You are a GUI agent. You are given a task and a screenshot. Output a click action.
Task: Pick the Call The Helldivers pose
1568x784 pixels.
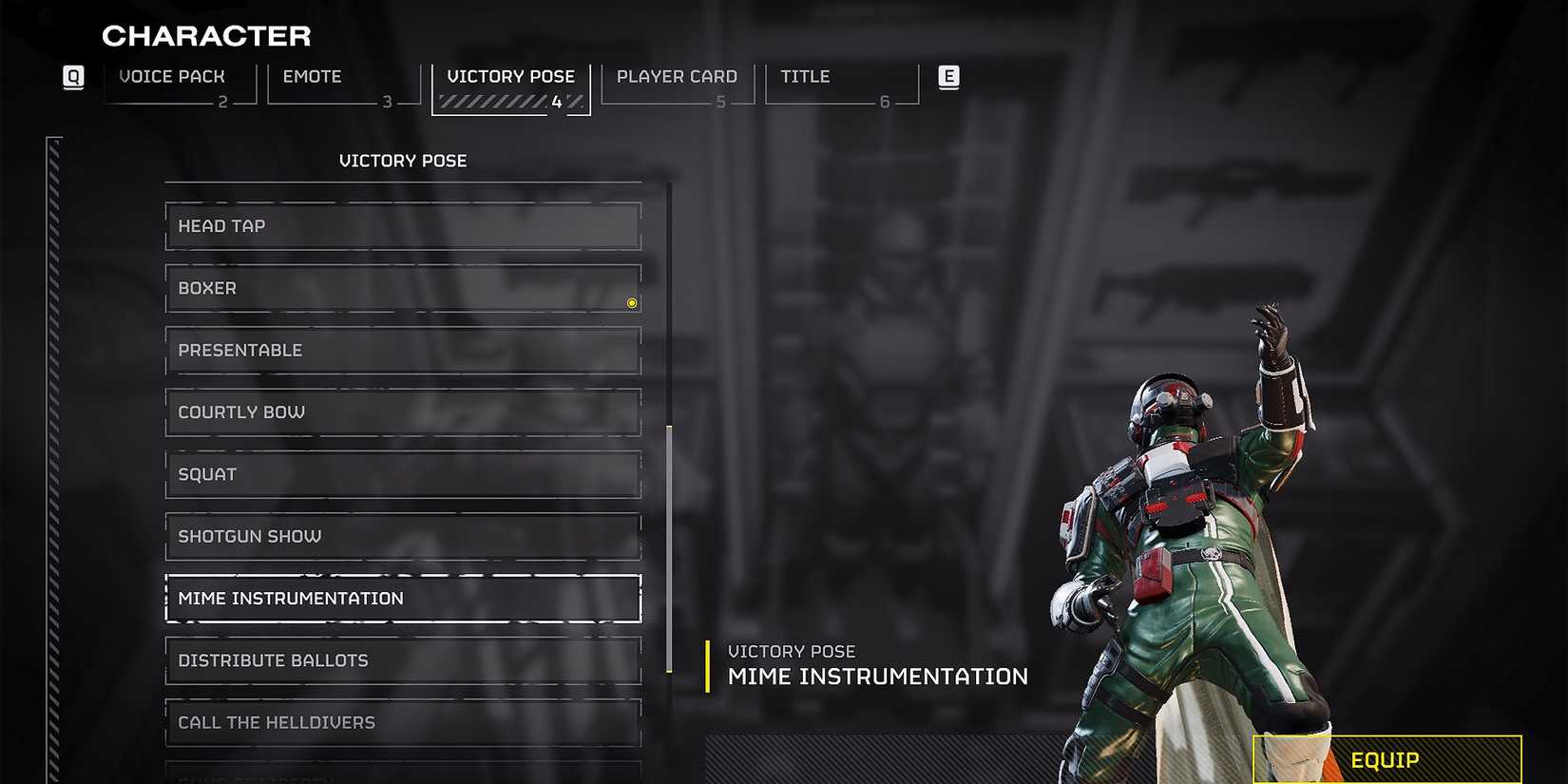(x=402, y=722)
